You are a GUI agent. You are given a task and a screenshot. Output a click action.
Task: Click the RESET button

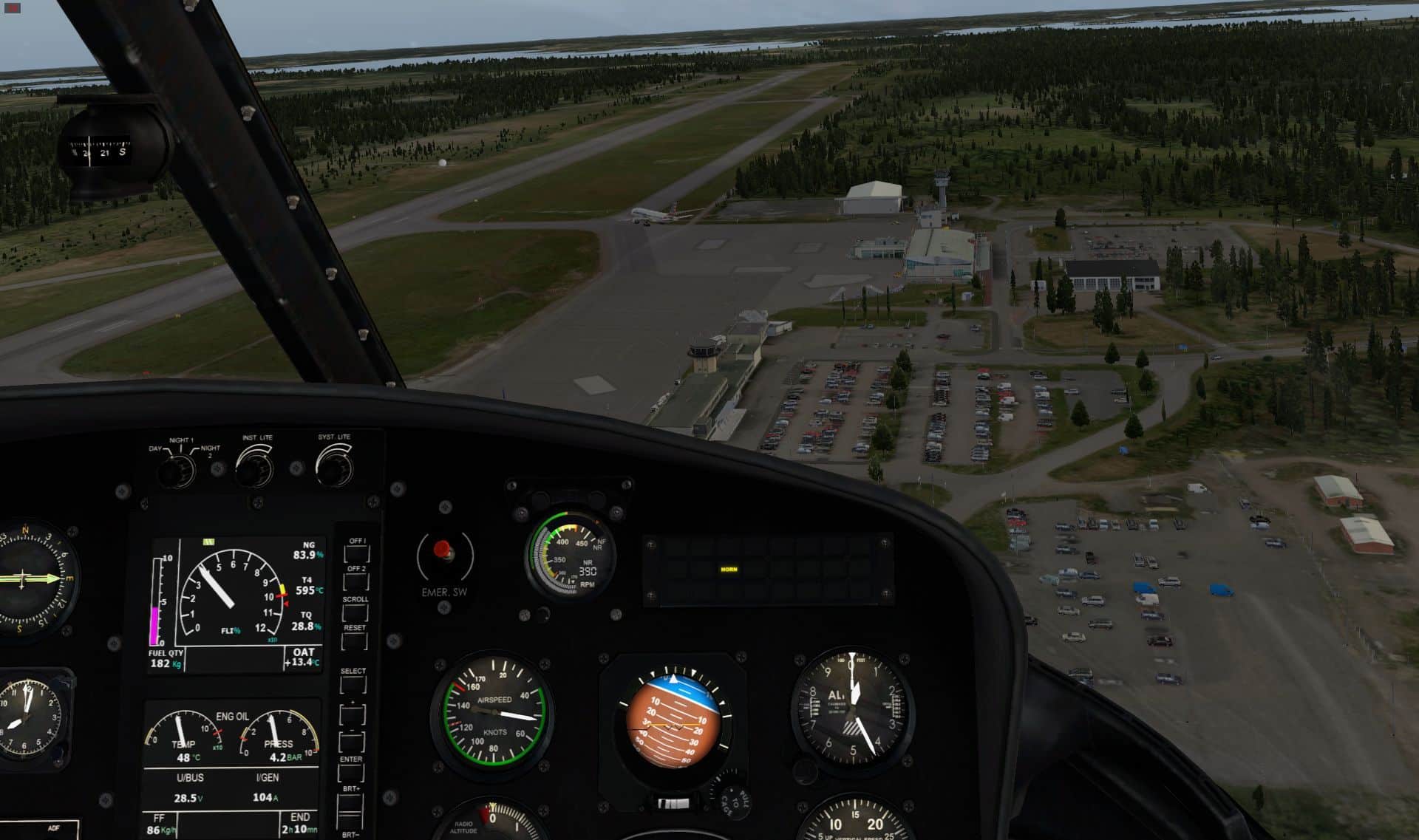355,641
